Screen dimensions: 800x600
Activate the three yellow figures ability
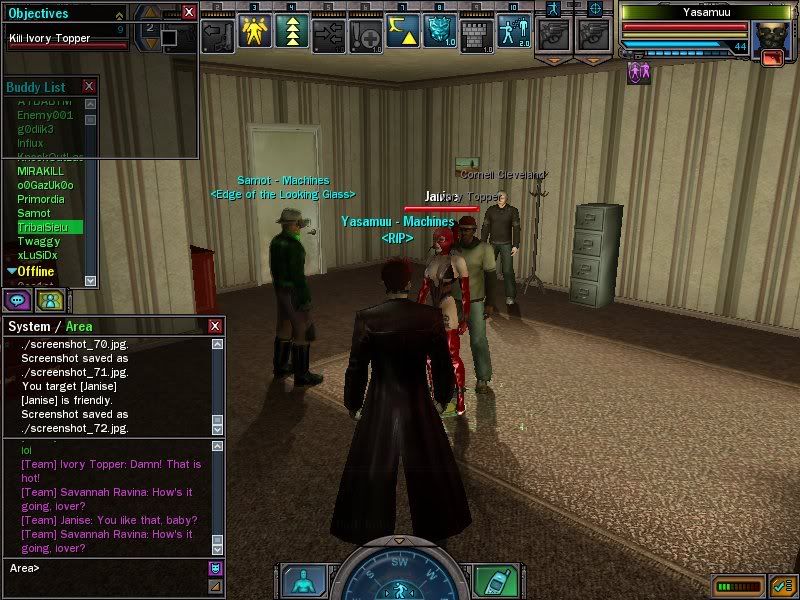[256, 32]
